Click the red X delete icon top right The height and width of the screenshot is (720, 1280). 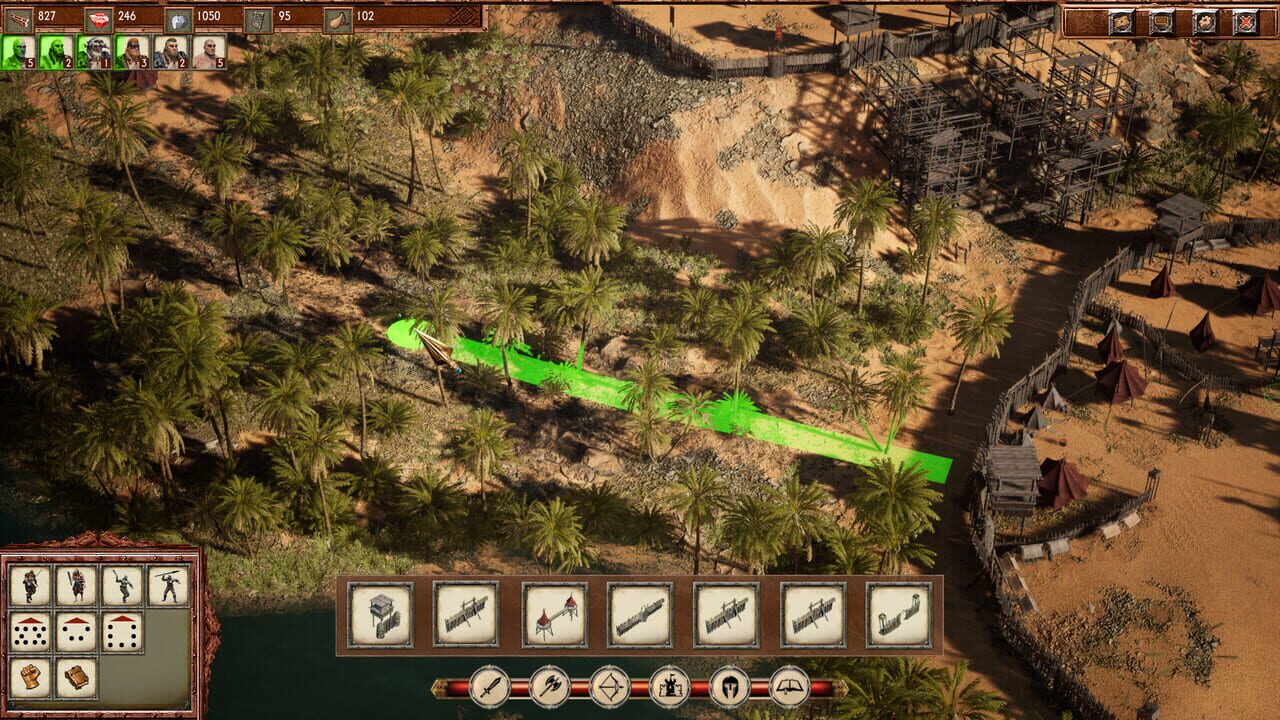[x=1246, y=20]
